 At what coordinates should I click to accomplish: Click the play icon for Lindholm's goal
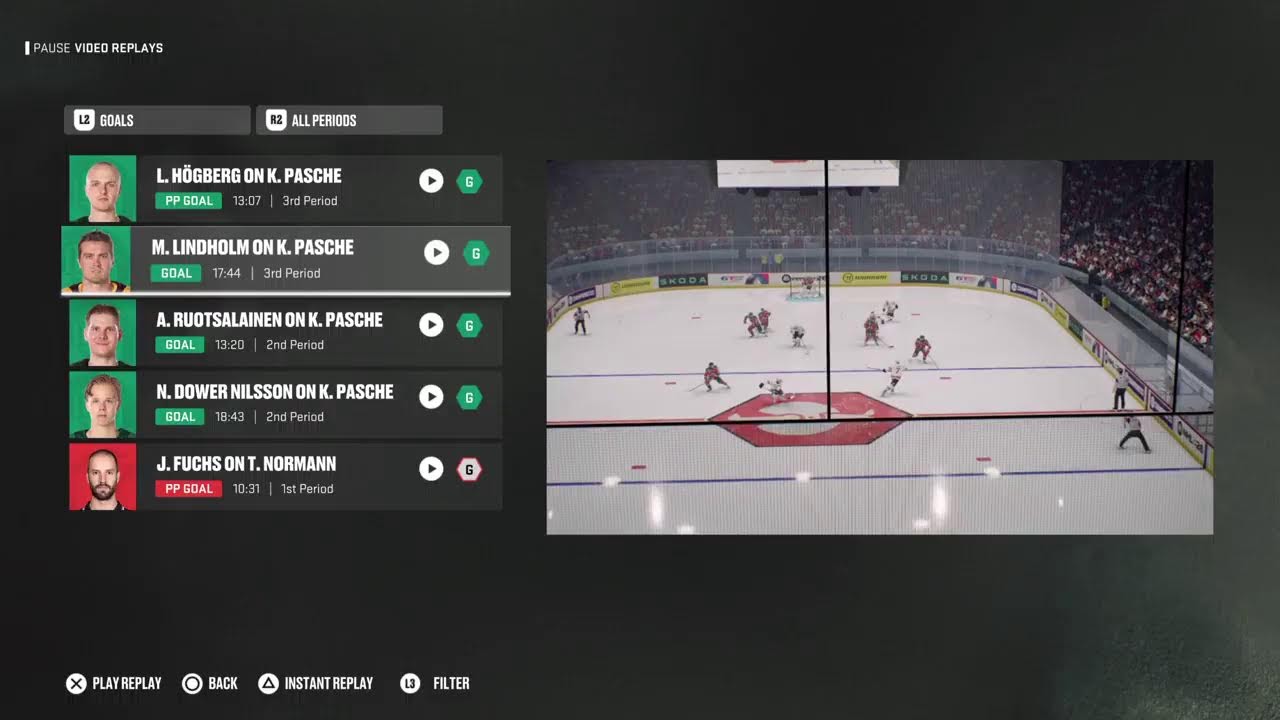point(437,253)
